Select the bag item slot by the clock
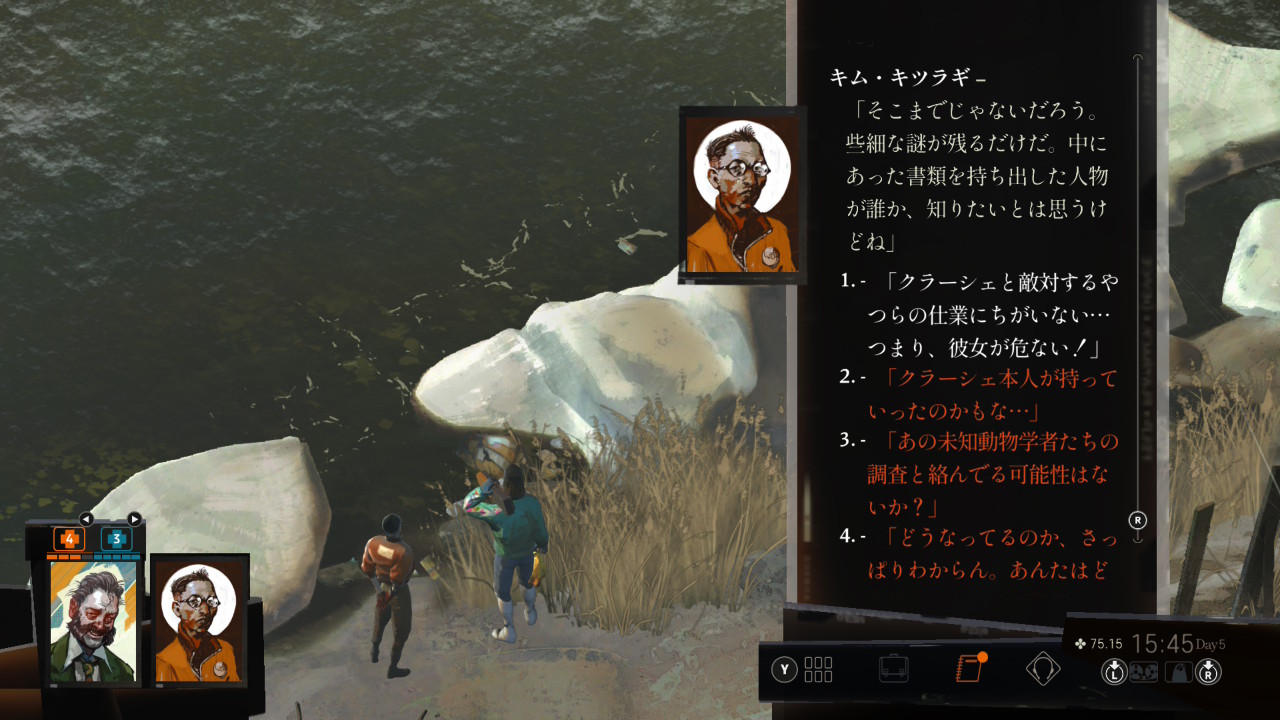The height and width of the screenshot is (720, 1280). tap(1178, 672)
